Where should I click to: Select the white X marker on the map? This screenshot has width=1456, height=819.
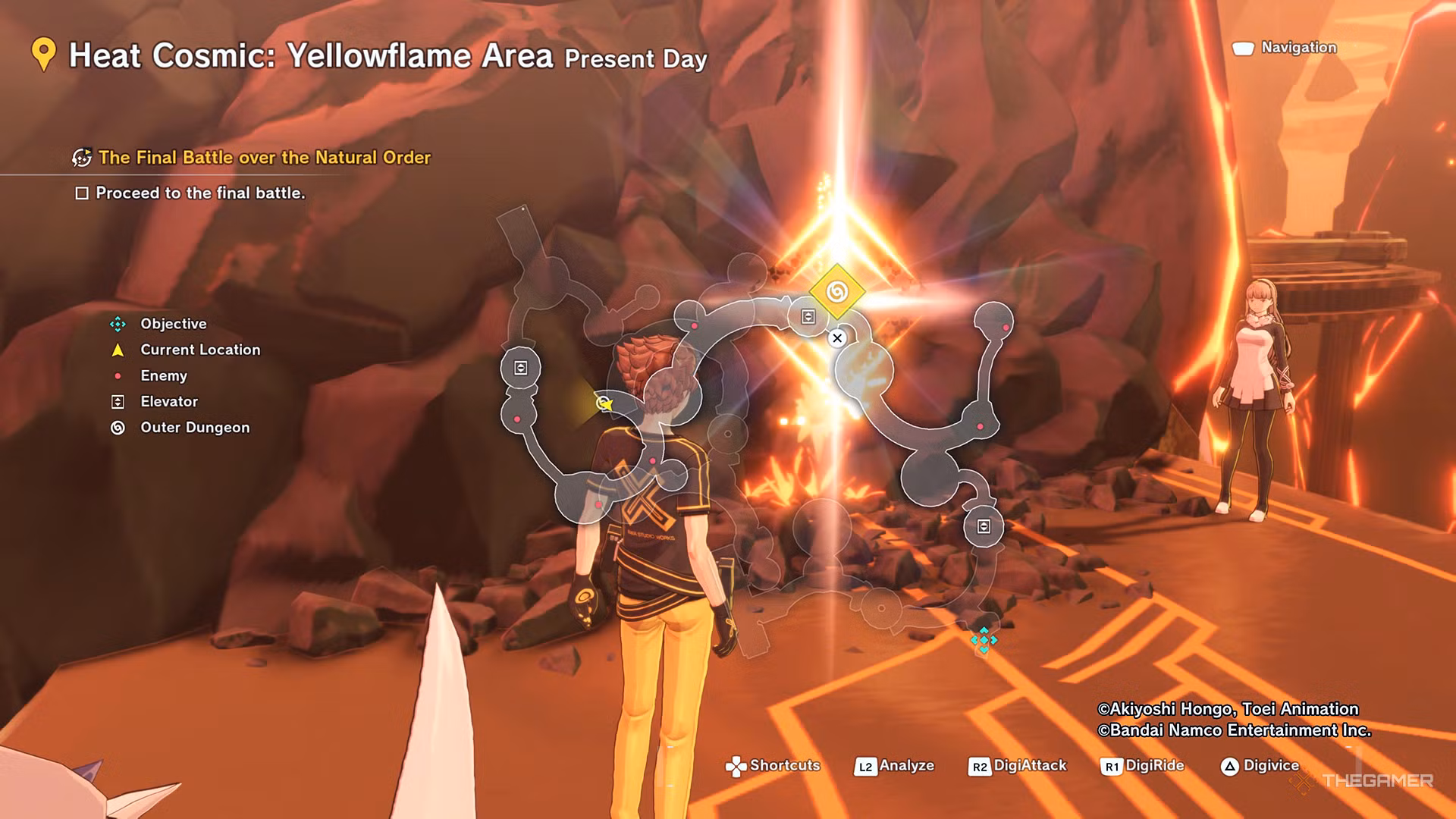point(837,338)
